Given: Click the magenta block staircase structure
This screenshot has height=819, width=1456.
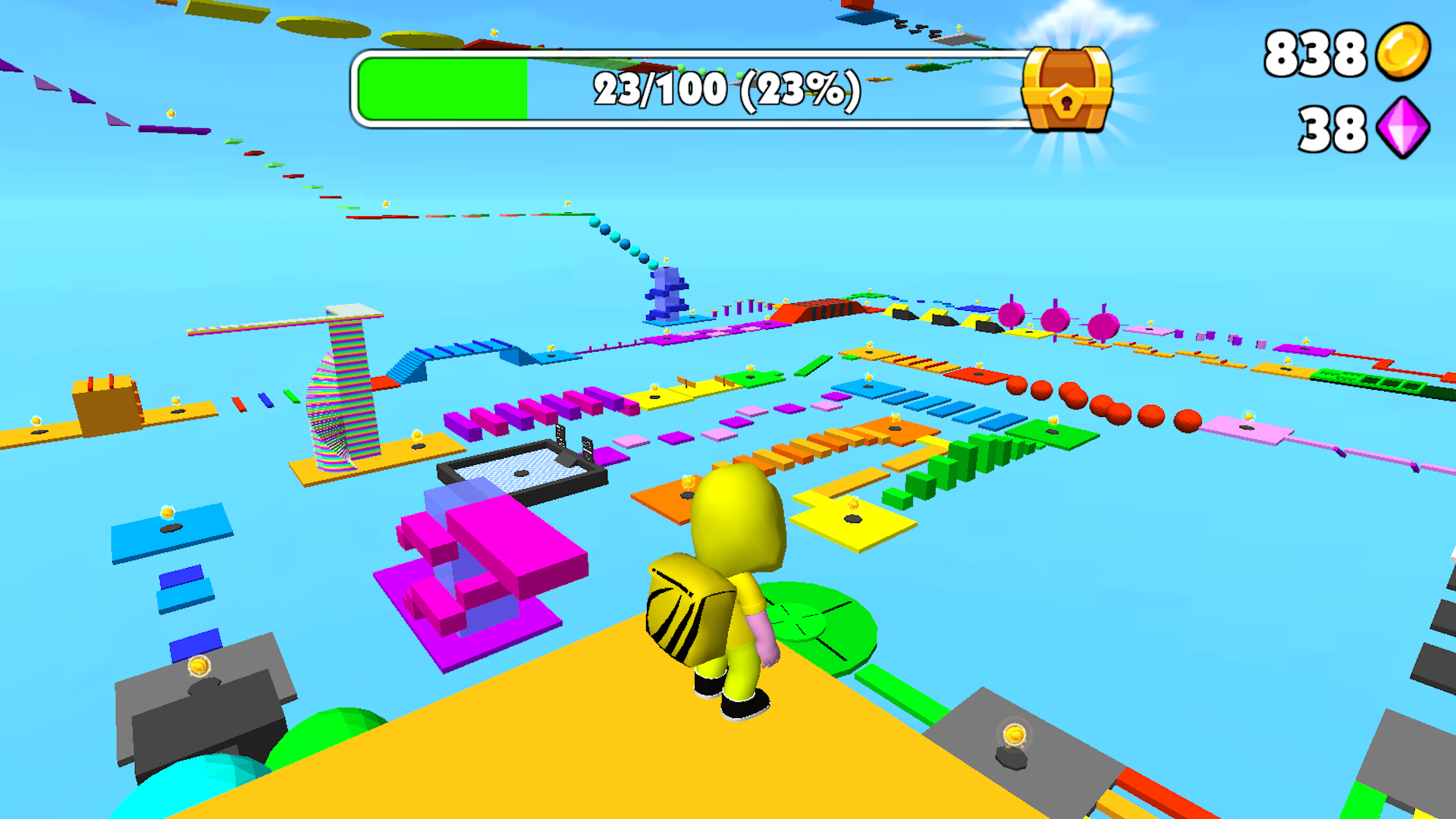Looking at the screenshot, I should pyautogui.click(x=493, y=576).
